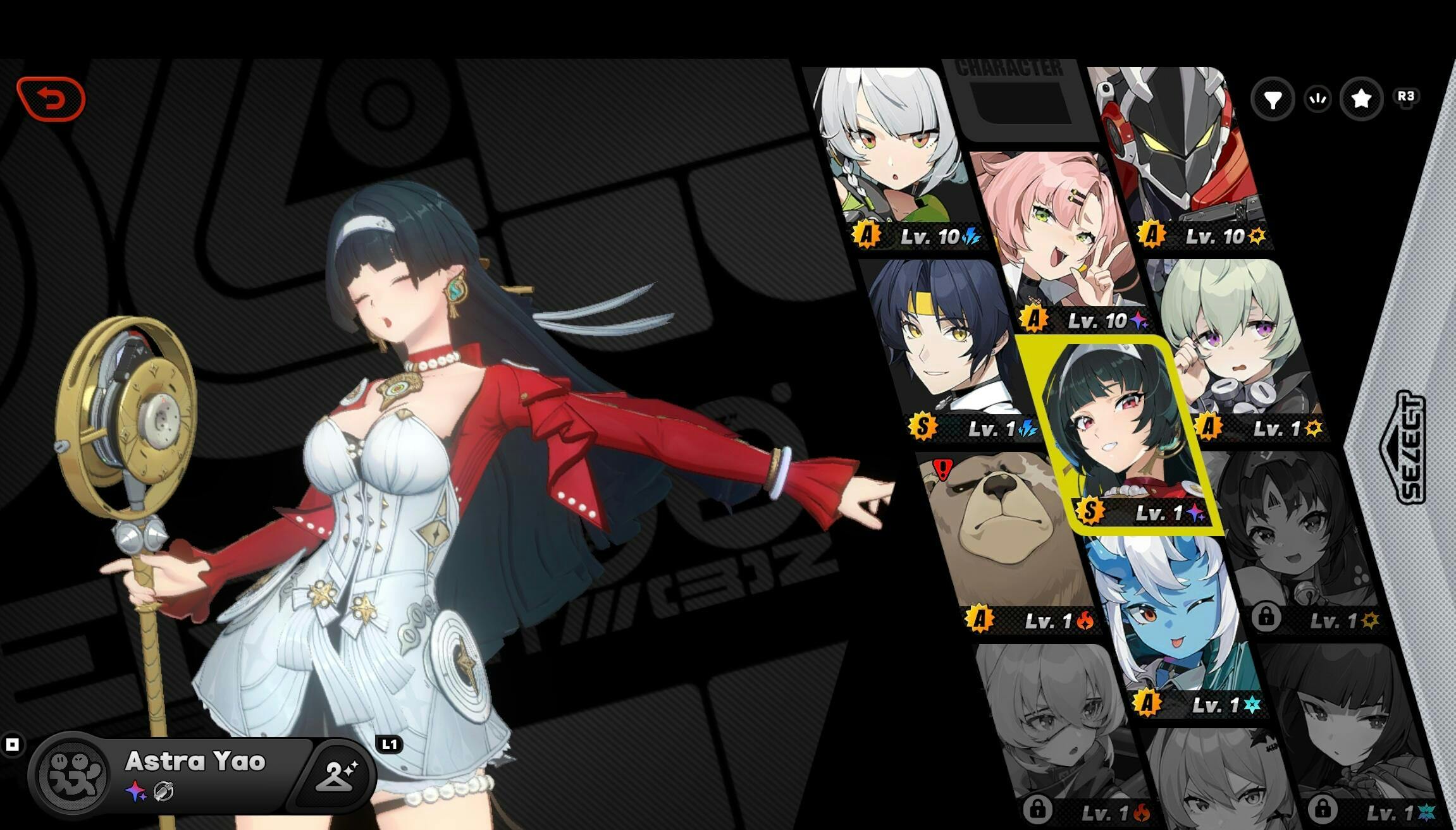The height and width of the screenshot is (830, 1456).
Task: Choose the white-haired Lv. 10 electric agent
Action: click(892, 157)
